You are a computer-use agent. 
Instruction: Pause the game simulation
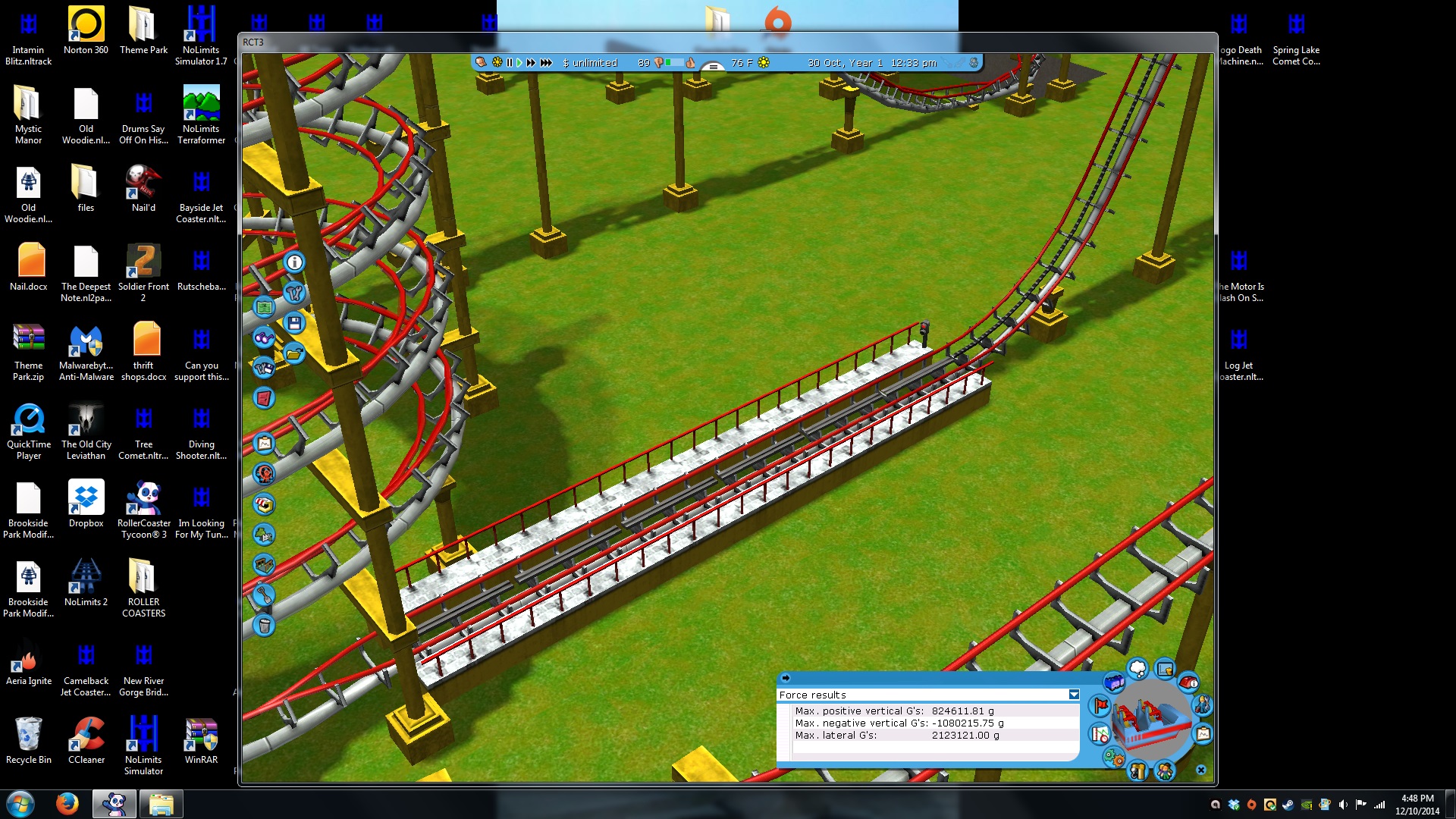coord(510,63)
